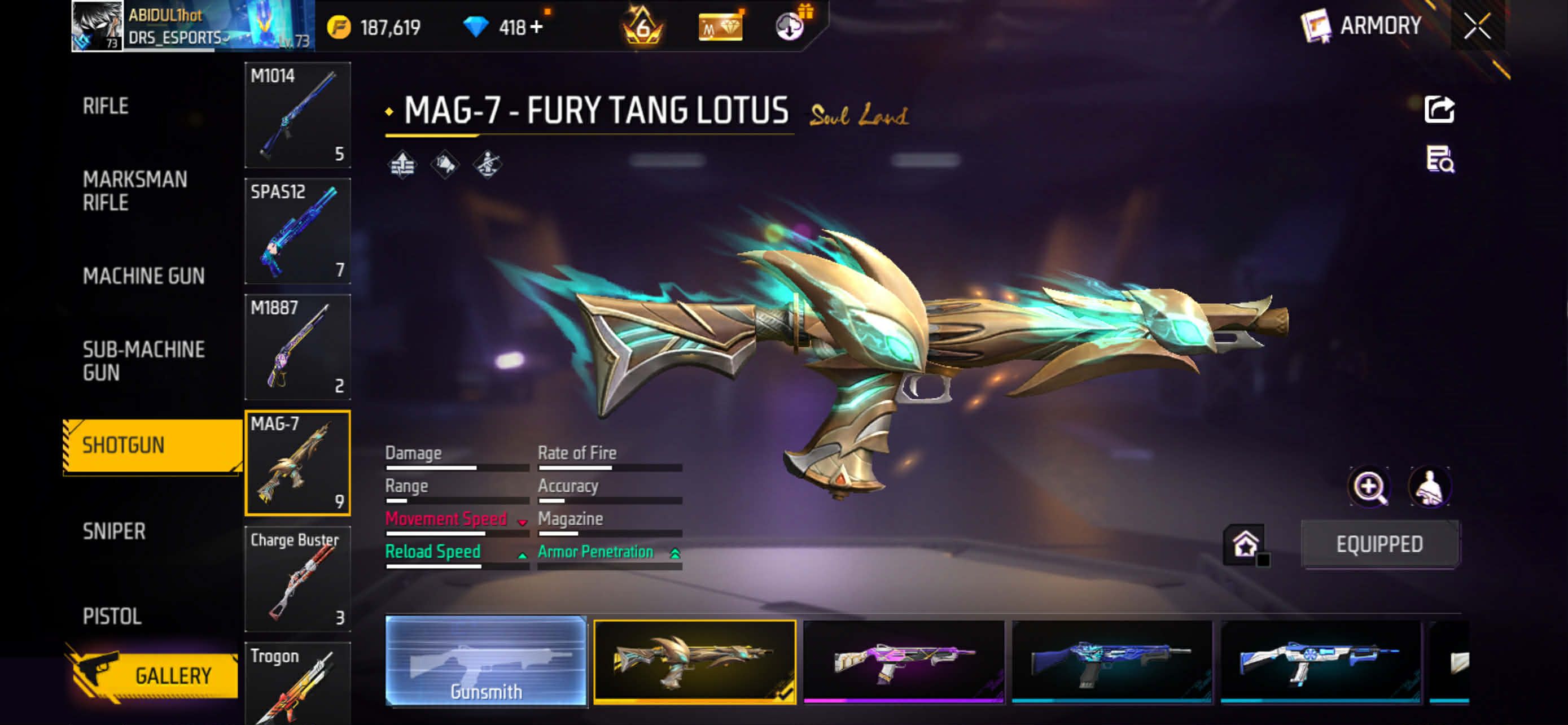This screenshot has height=725, width=1568.
Task: Open the Marksman Rifle category
Action: [134, 190]
